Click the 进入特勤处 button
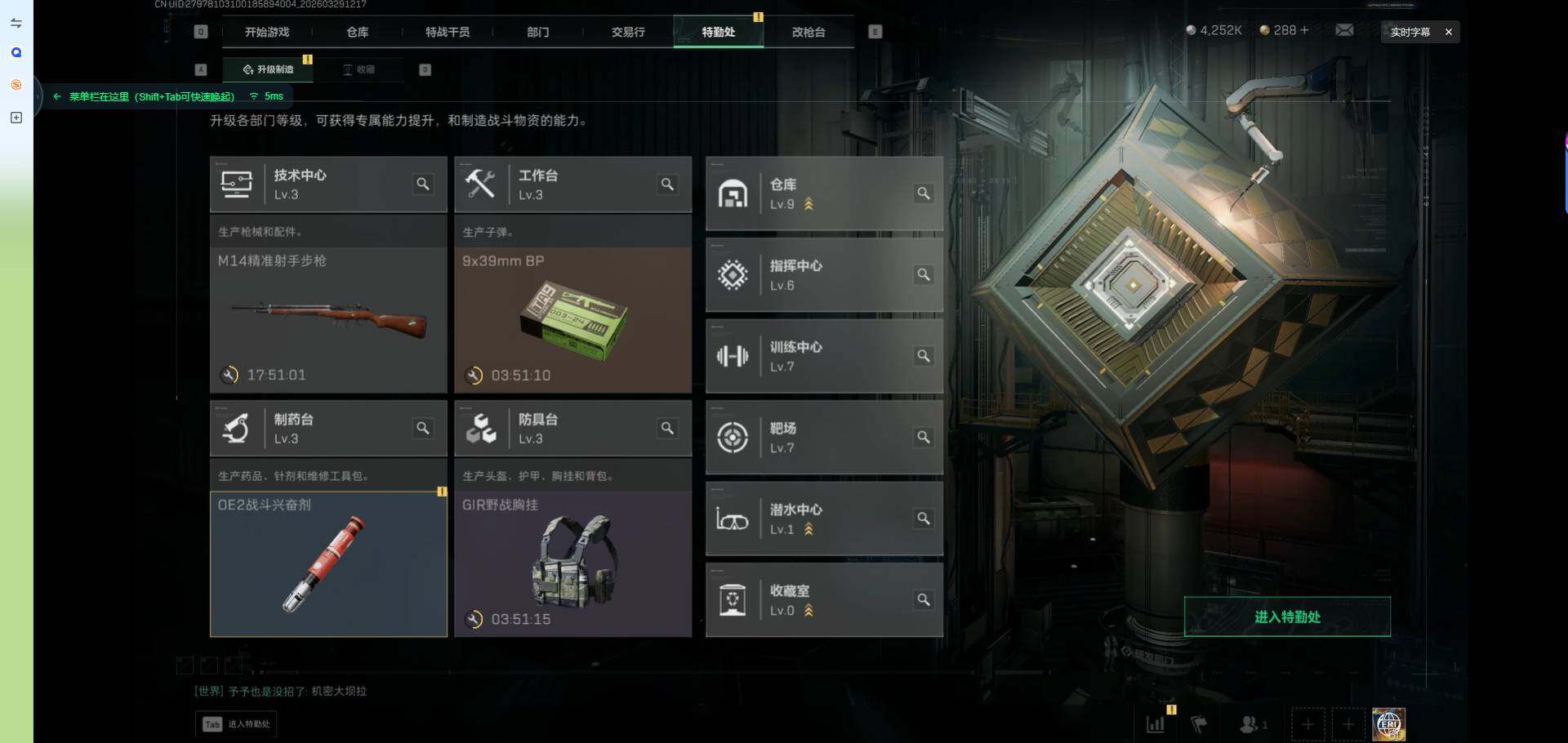1568x743 pixels. [1287, 616]
